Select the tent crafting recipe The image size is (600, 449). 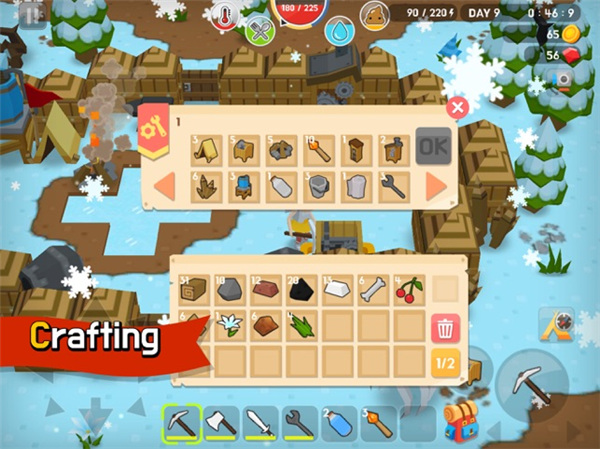(208, 149)
